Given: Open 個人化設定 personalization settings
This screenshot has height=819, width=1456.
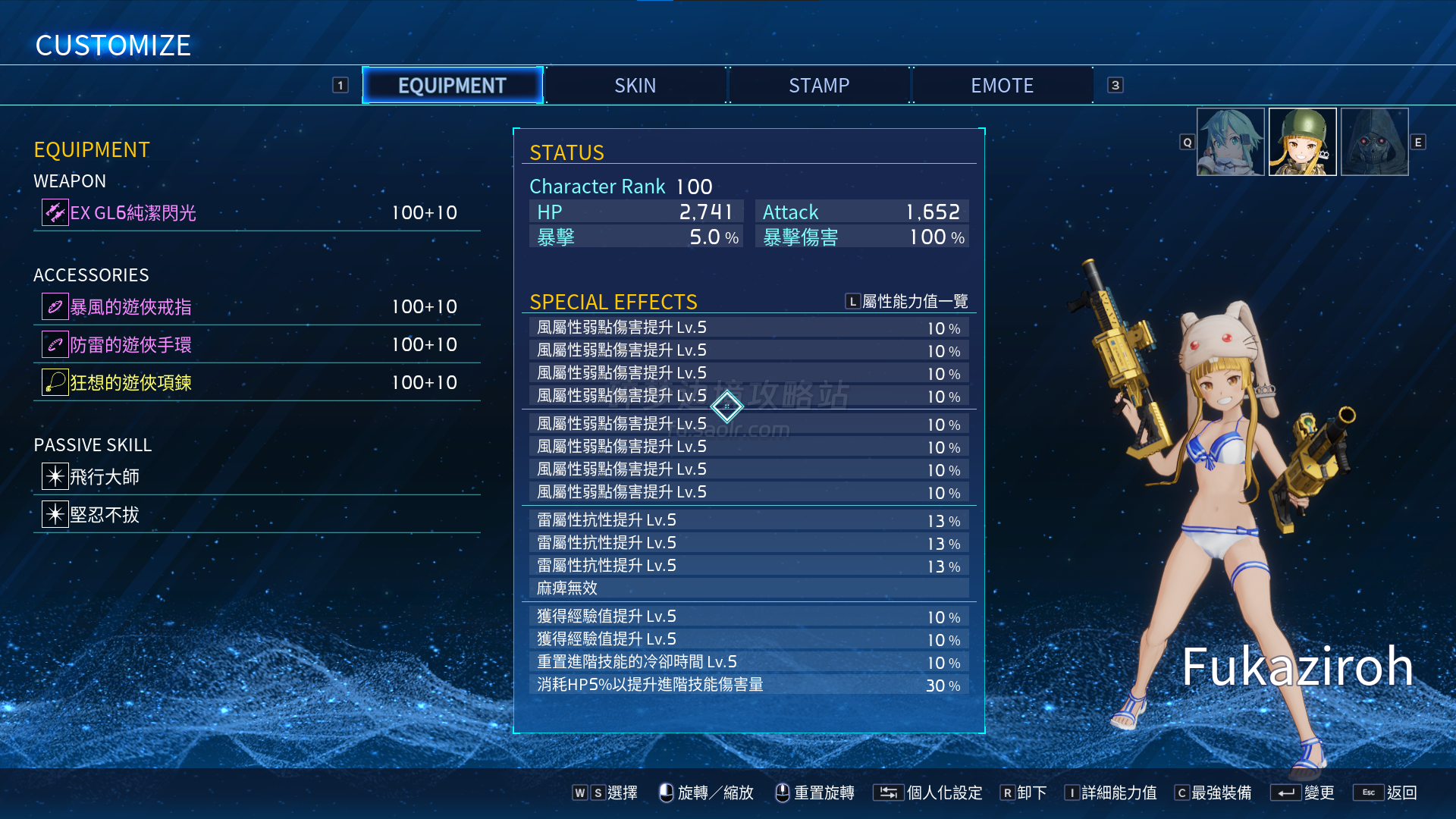Looking at the screenshot, I should tap(928, 792).
